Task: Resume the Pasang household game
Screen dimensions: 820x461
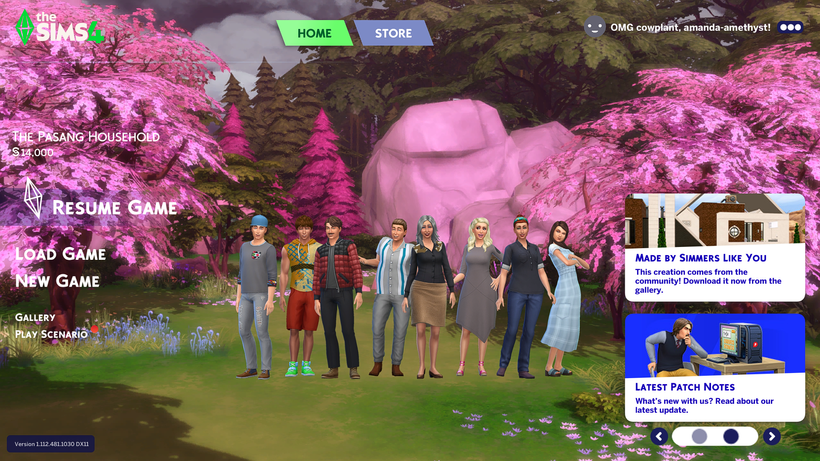Action: pyautogui.click(x=113, y=208)
